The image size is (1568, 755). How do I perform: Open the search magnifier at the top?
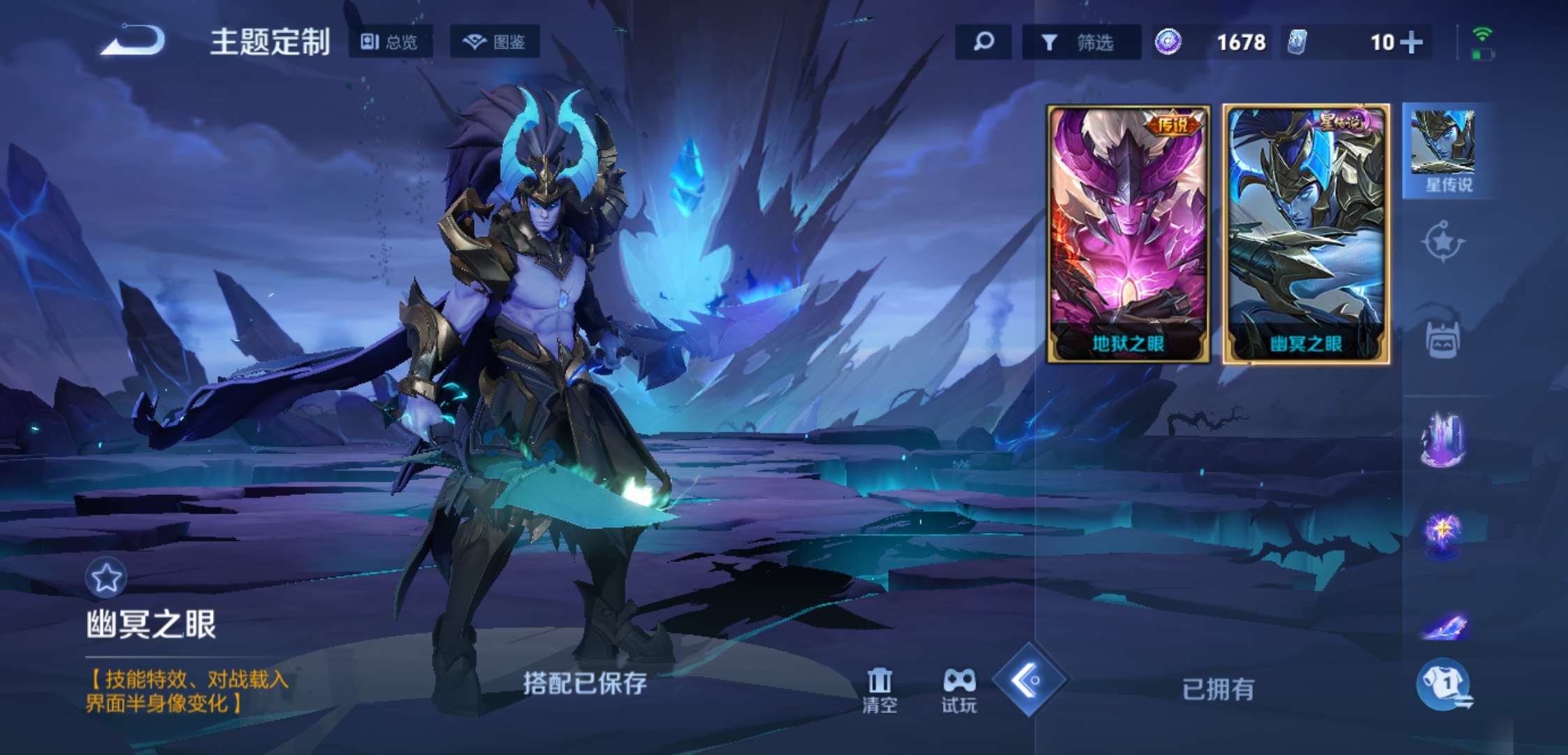pos(983,43)
